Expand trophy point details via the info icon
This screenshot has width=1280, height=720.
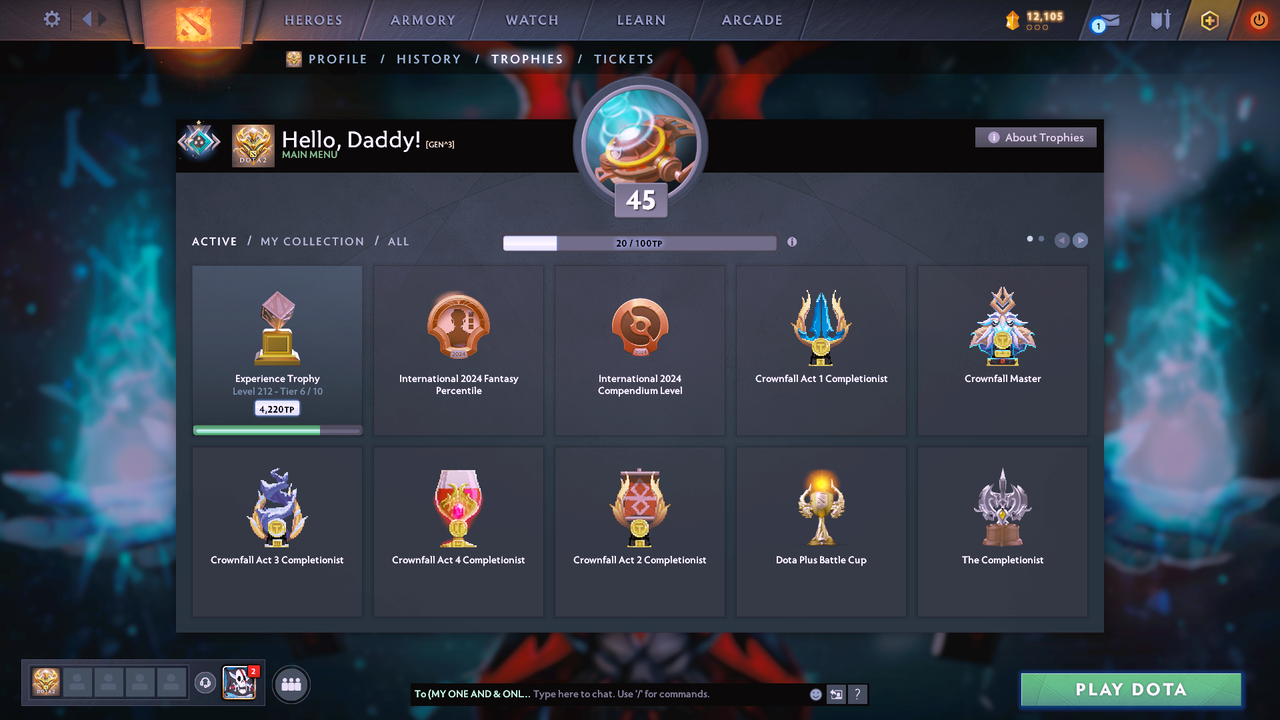point(792,242)
